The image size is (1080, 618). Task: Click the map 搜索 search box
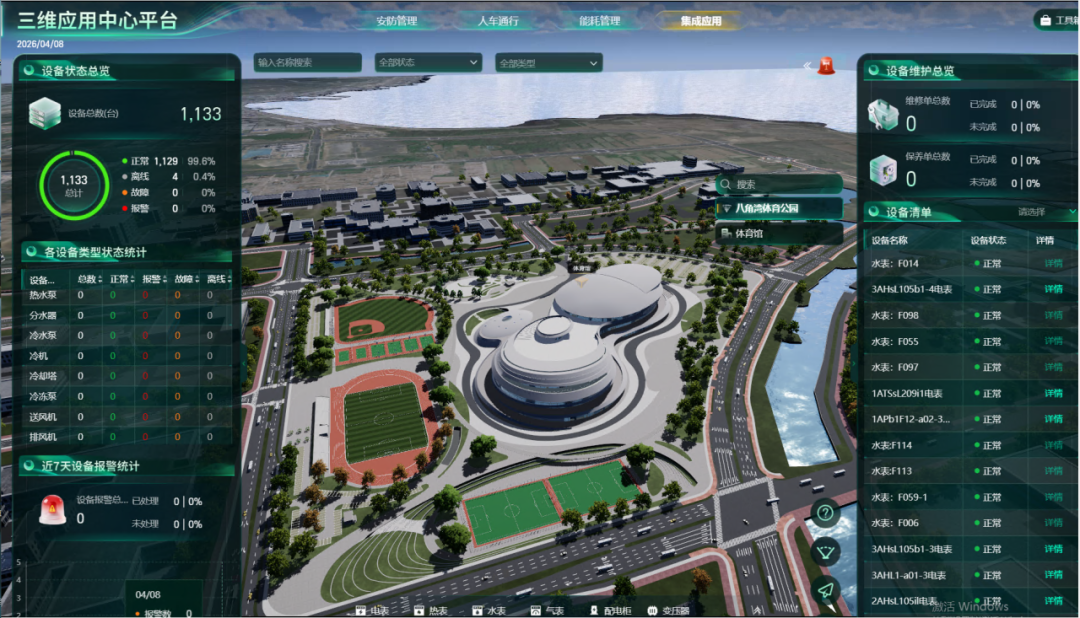[x=780, y=184]
